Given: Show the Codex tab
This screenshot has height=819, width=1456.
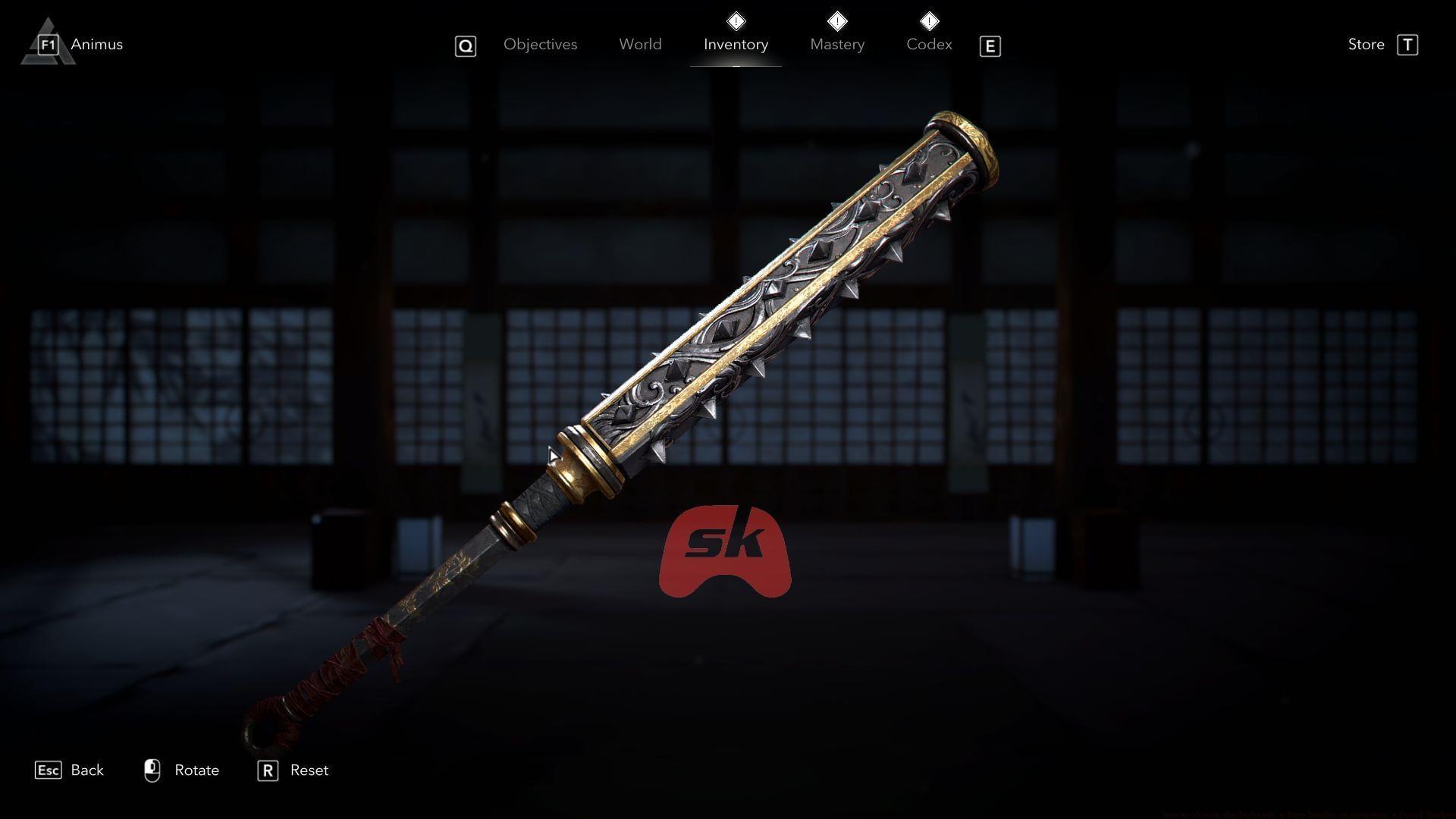Looking at the screenshot, I should (x=929, y=45).
